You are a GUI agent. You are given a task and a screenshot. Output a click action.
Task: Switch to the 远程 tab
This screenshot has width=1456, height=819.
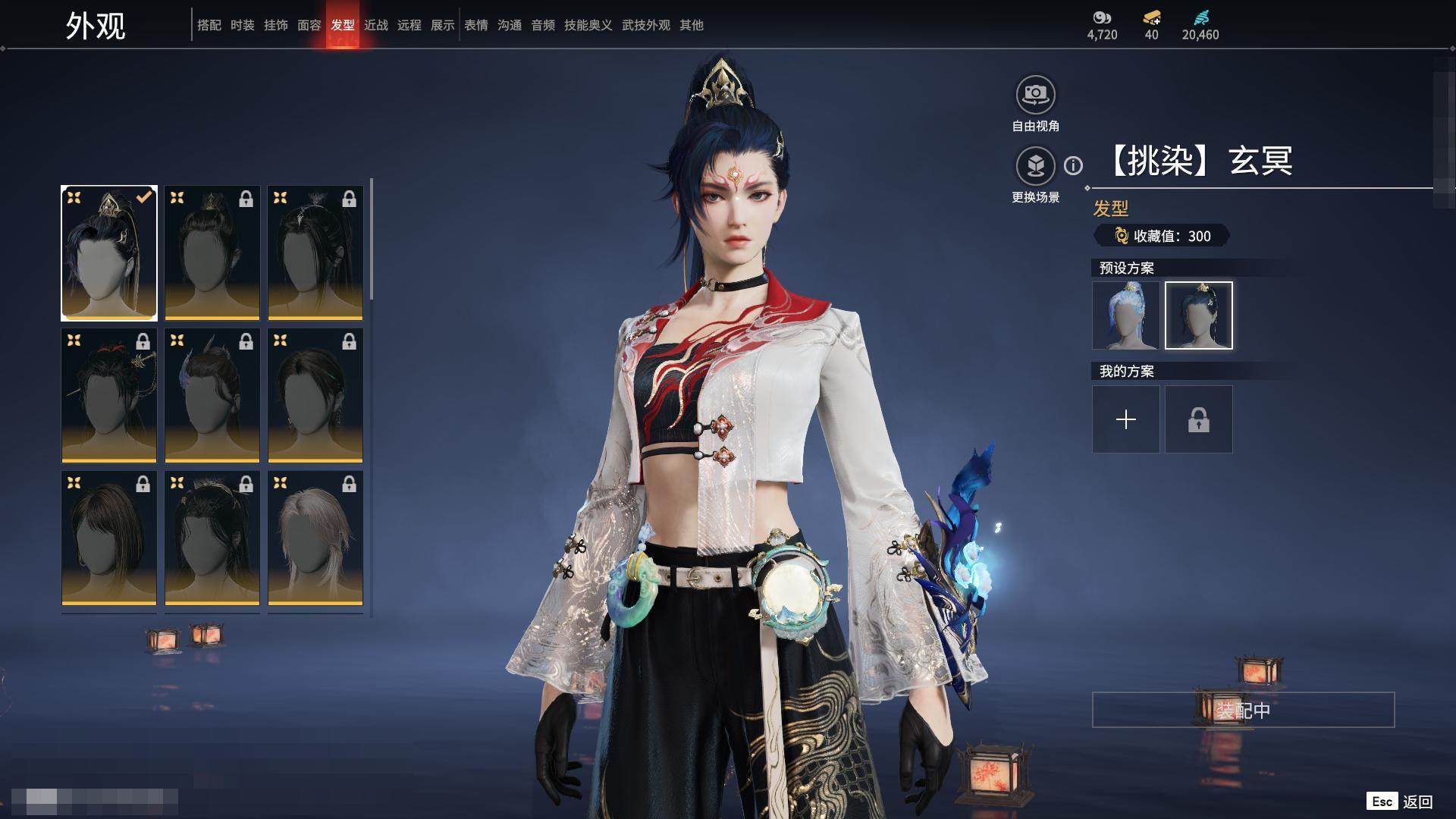tap(409, 25)
